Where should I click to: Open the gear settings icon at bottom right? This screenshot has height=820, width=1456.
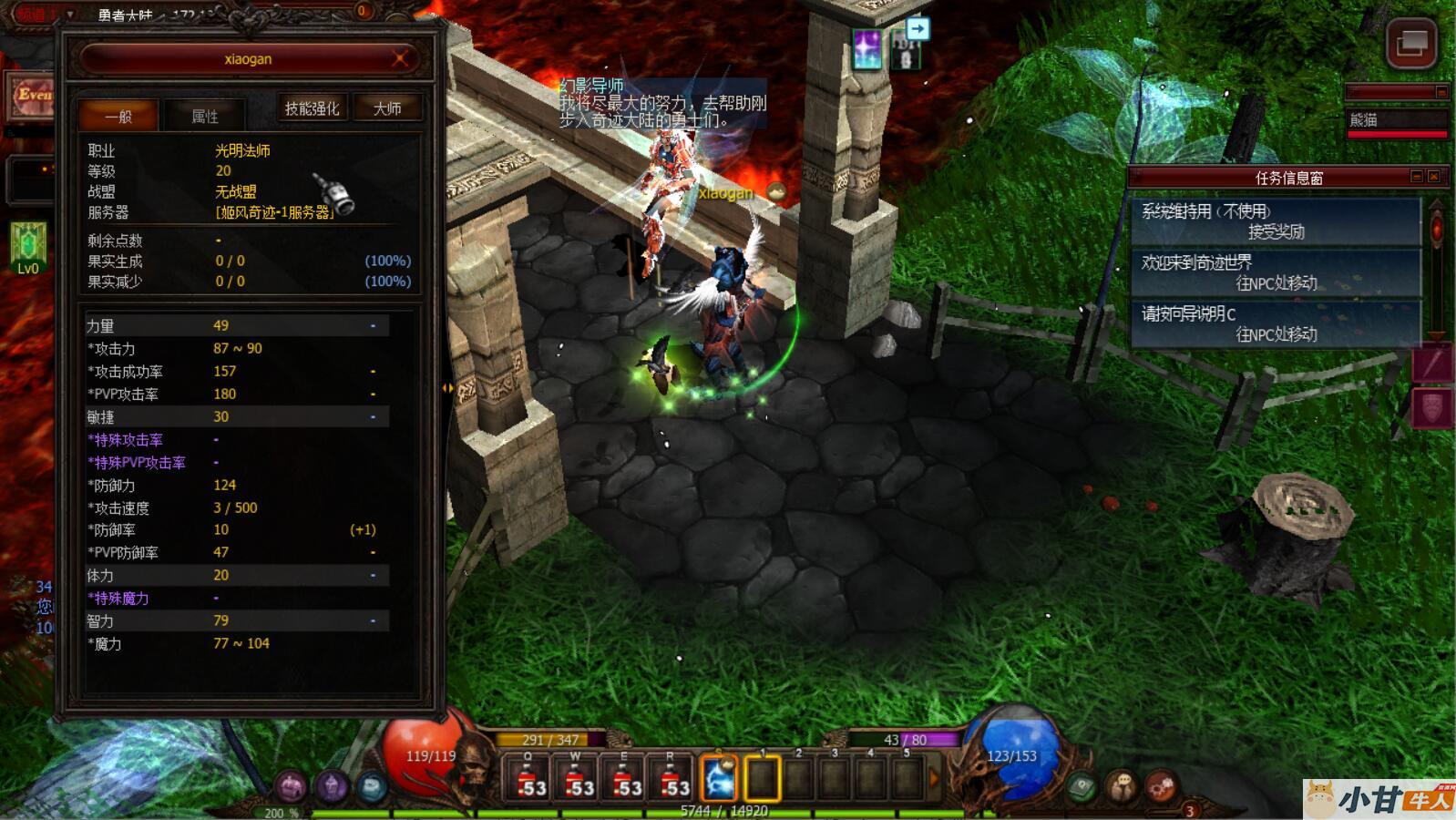point(1161,785)
